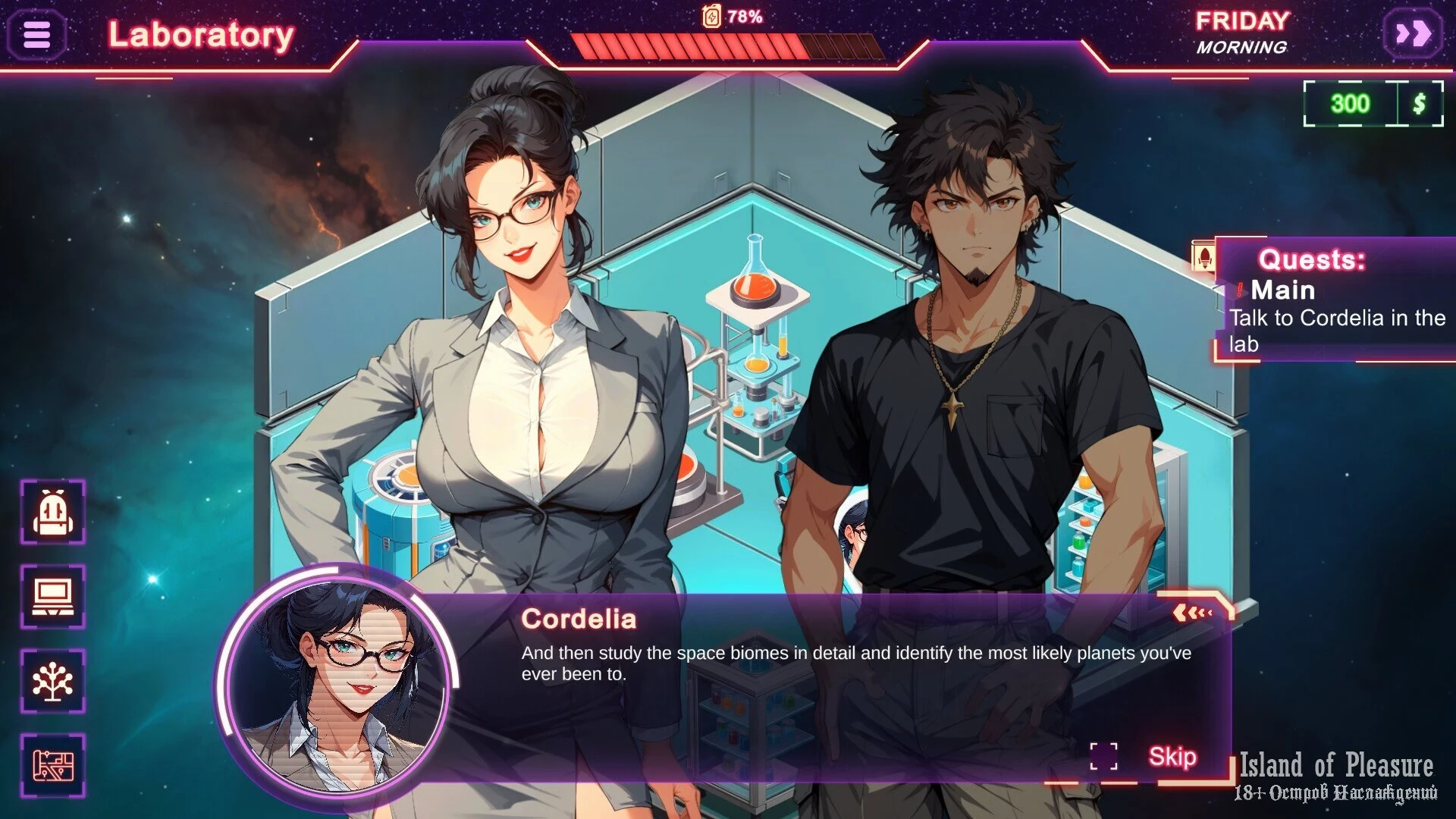Viewport: 1456px width, 819px height.
Task: Select the Main quest entry
Action: pos(1282,290)
